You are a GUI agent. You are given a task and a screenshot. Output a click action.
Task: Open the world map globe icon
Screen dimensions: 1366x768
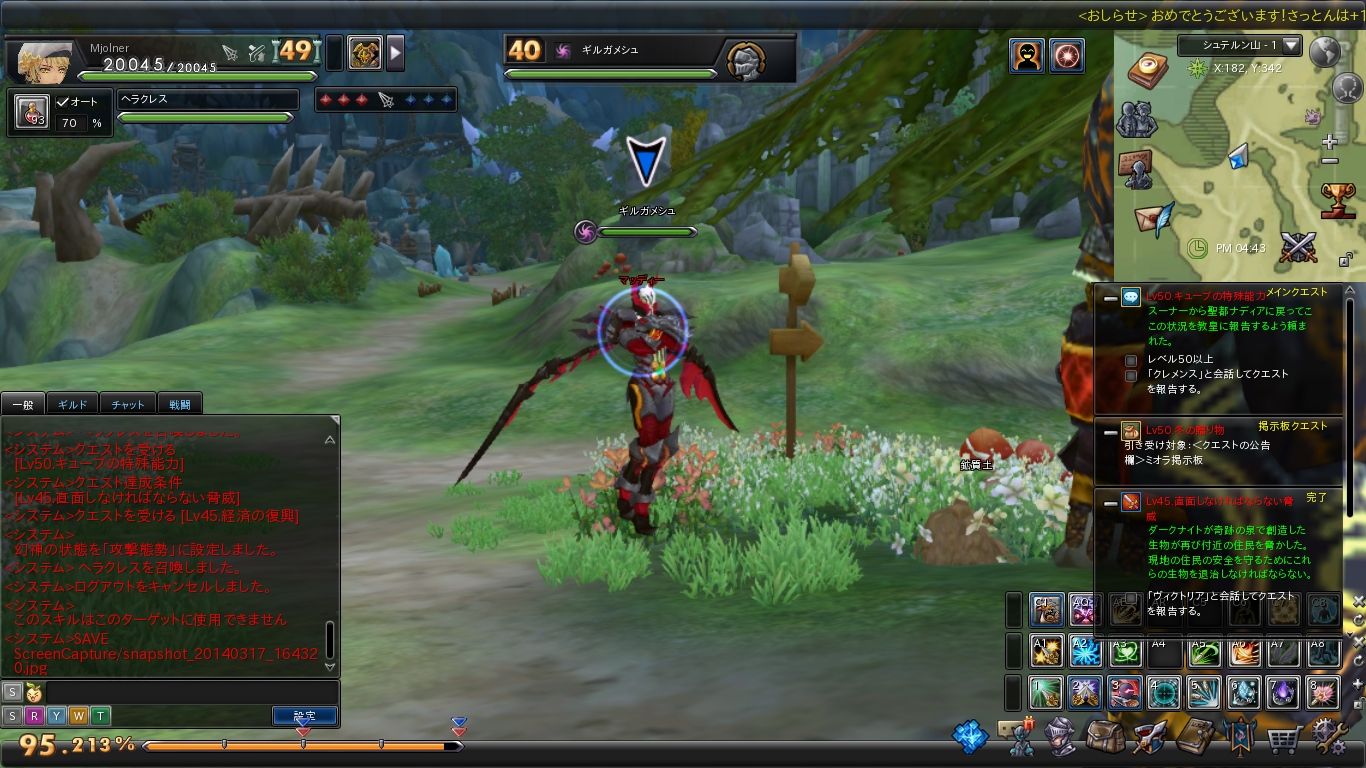click(1325, 52)
